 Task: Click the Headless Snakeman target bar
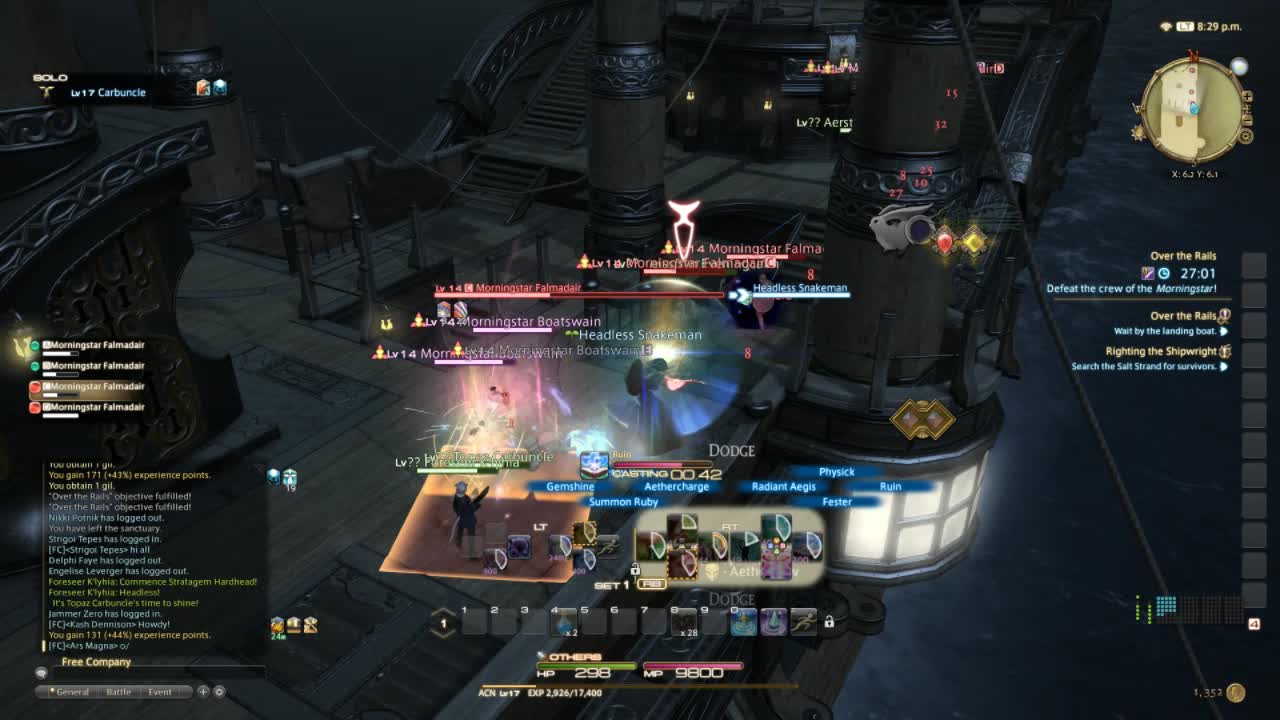(799, 288)
